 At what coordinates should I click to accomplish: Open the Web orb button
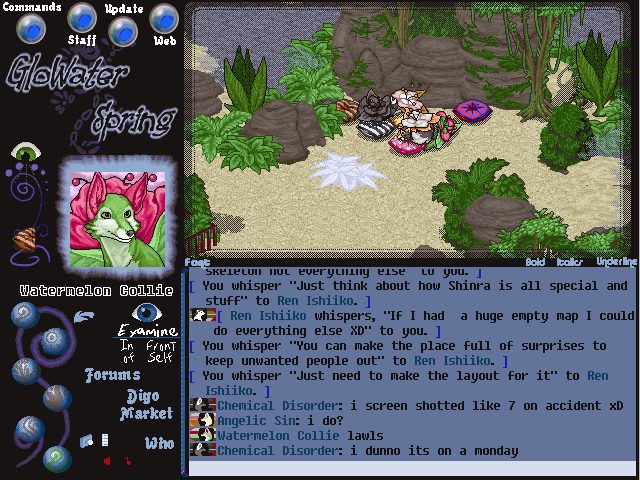click(164, 19)
